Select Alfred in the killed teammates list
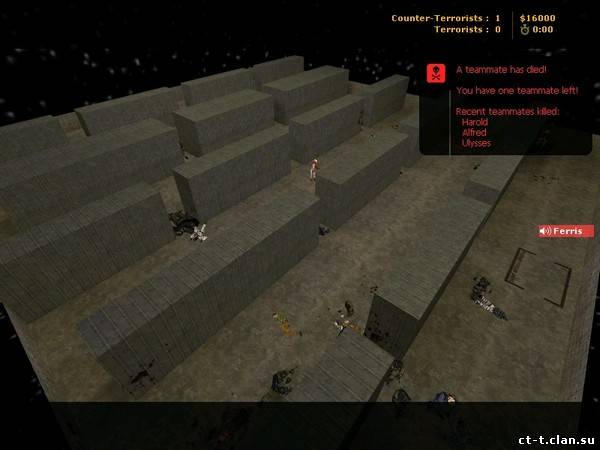This screenshot has width=600, height=450. (x=473, y=132)
